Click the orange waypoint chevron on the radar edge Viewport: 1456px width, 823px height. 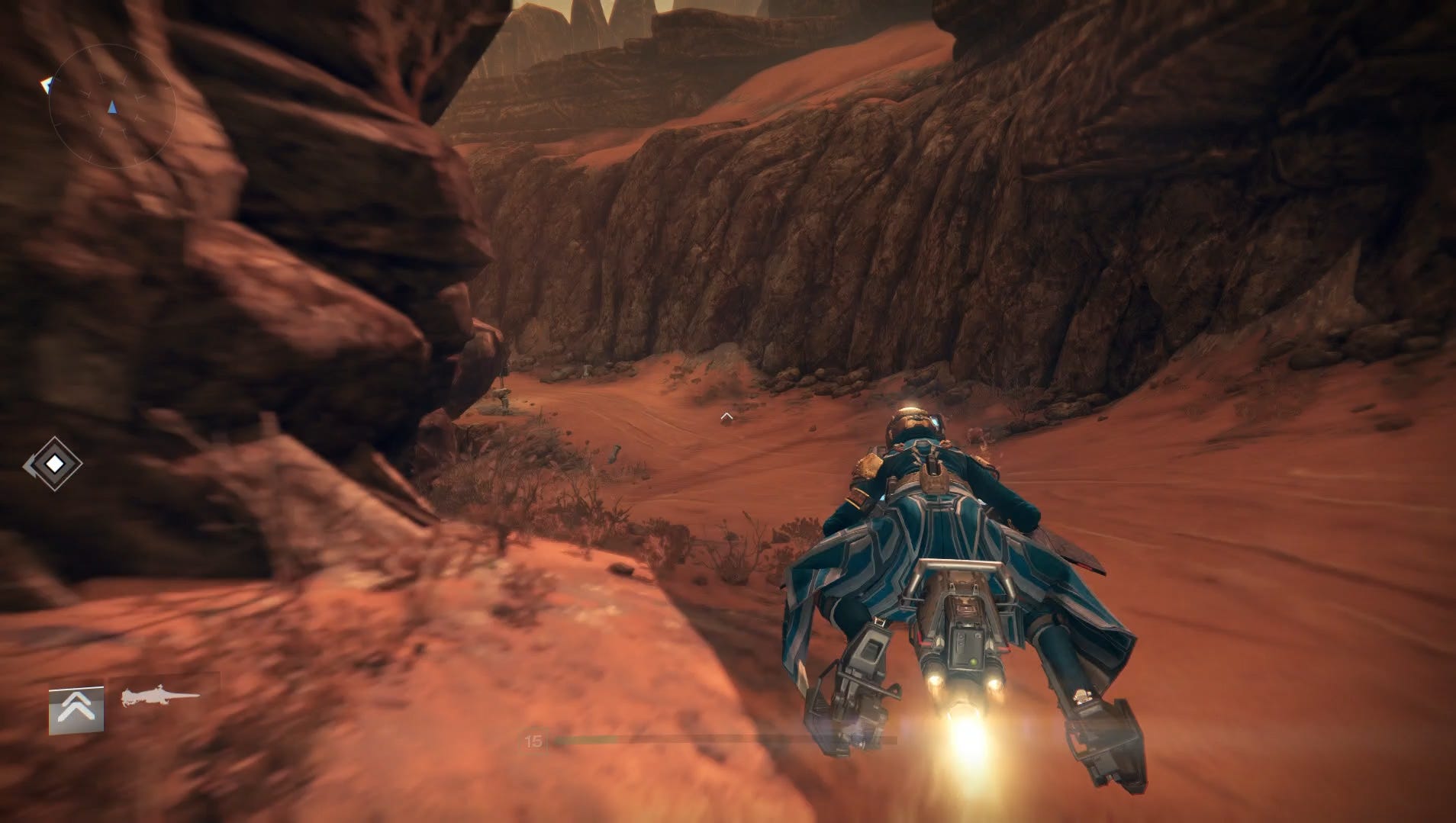[x=47, y=84]
